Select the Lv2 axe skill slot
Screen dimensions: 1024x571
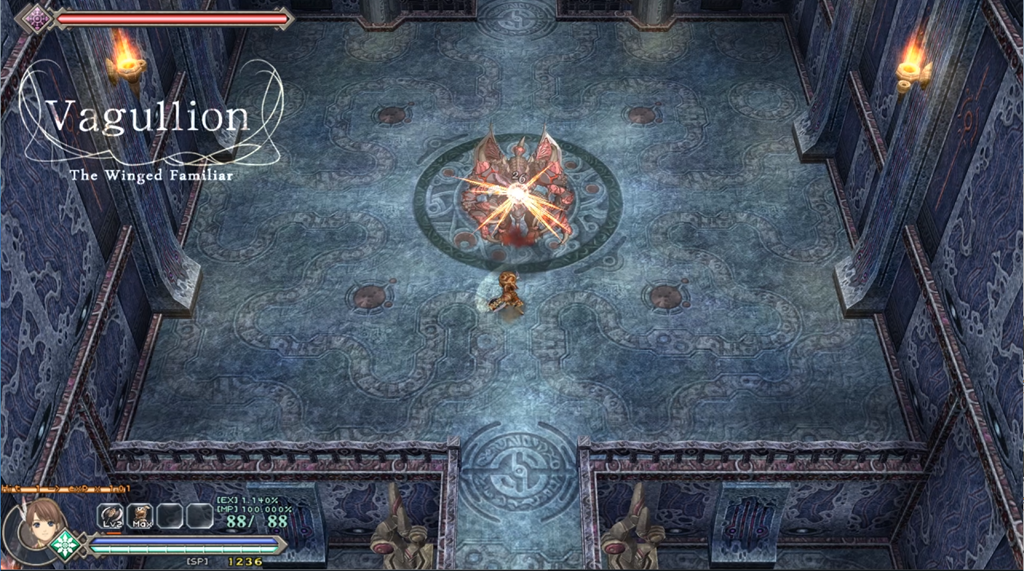click(110, 515)
